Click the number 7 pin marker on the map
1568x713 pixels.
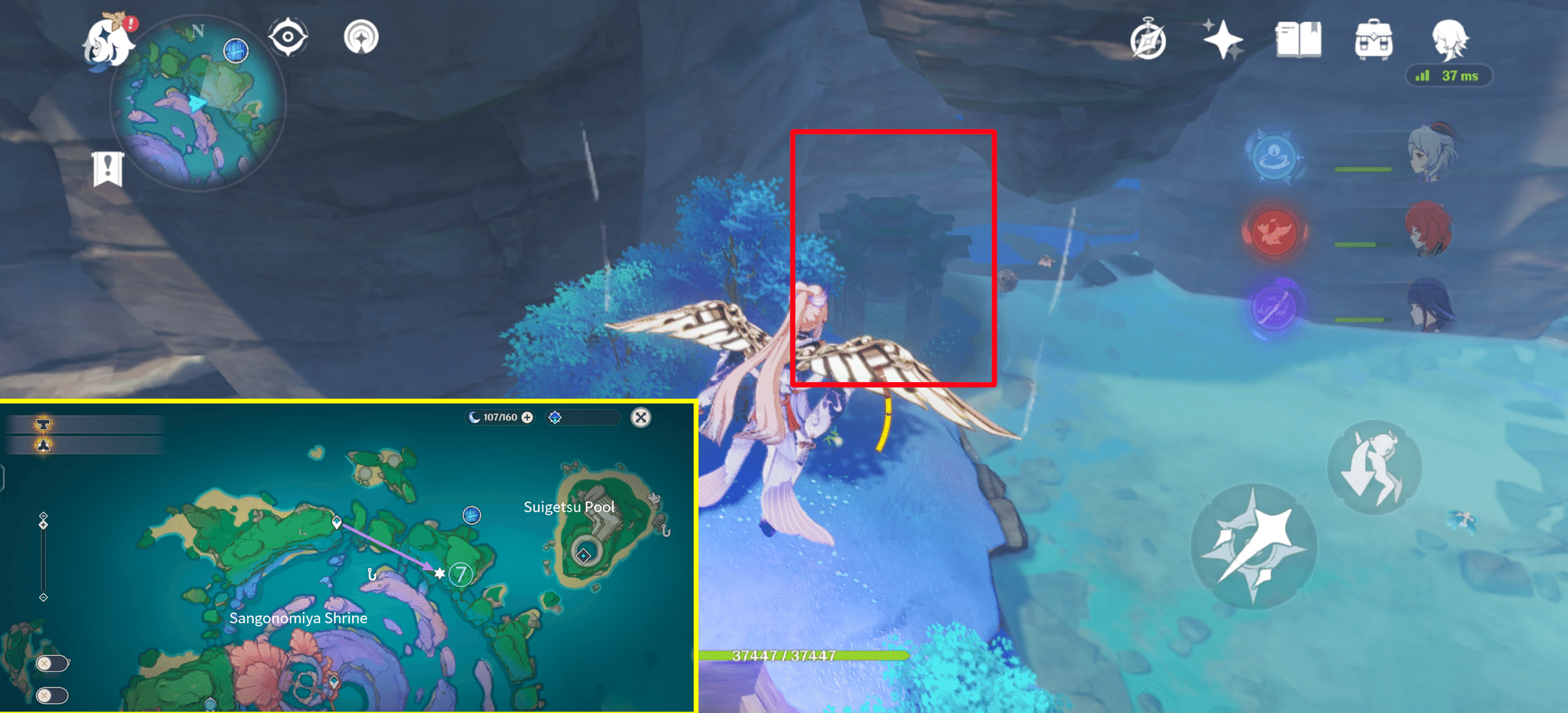point(461,573)
